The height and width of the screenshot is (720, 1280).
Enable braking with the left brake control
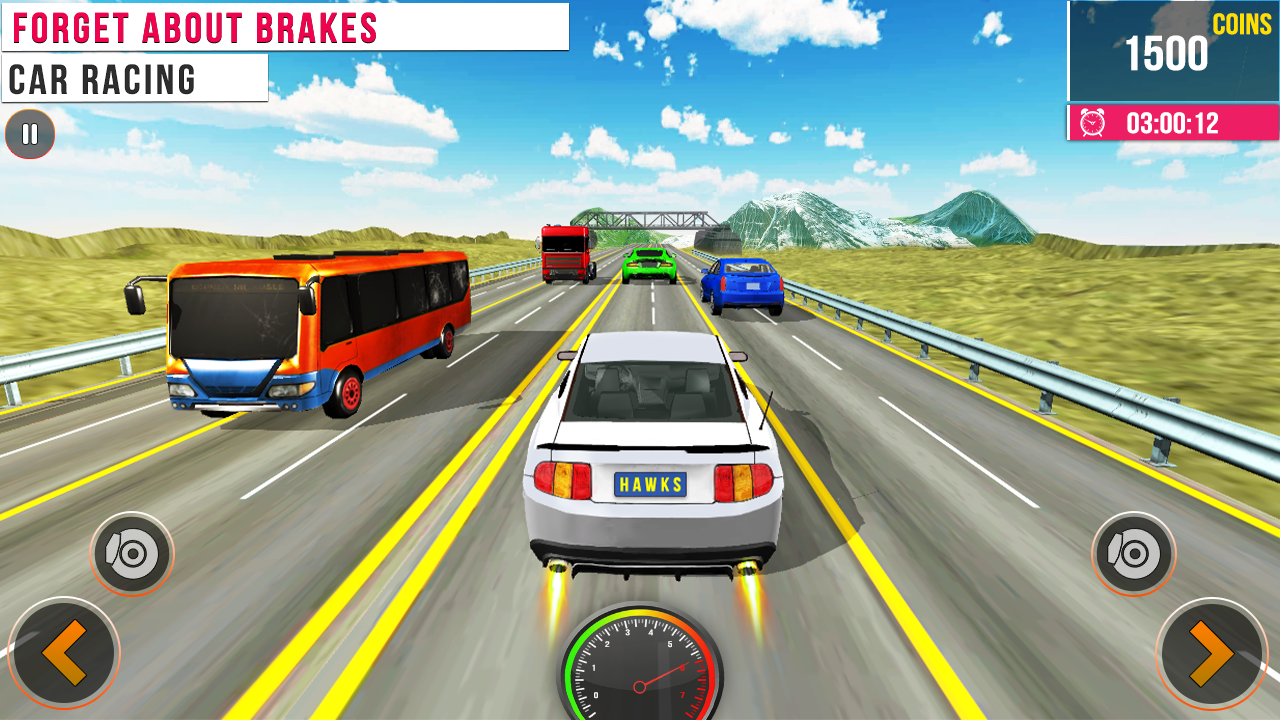coord(131,552)
